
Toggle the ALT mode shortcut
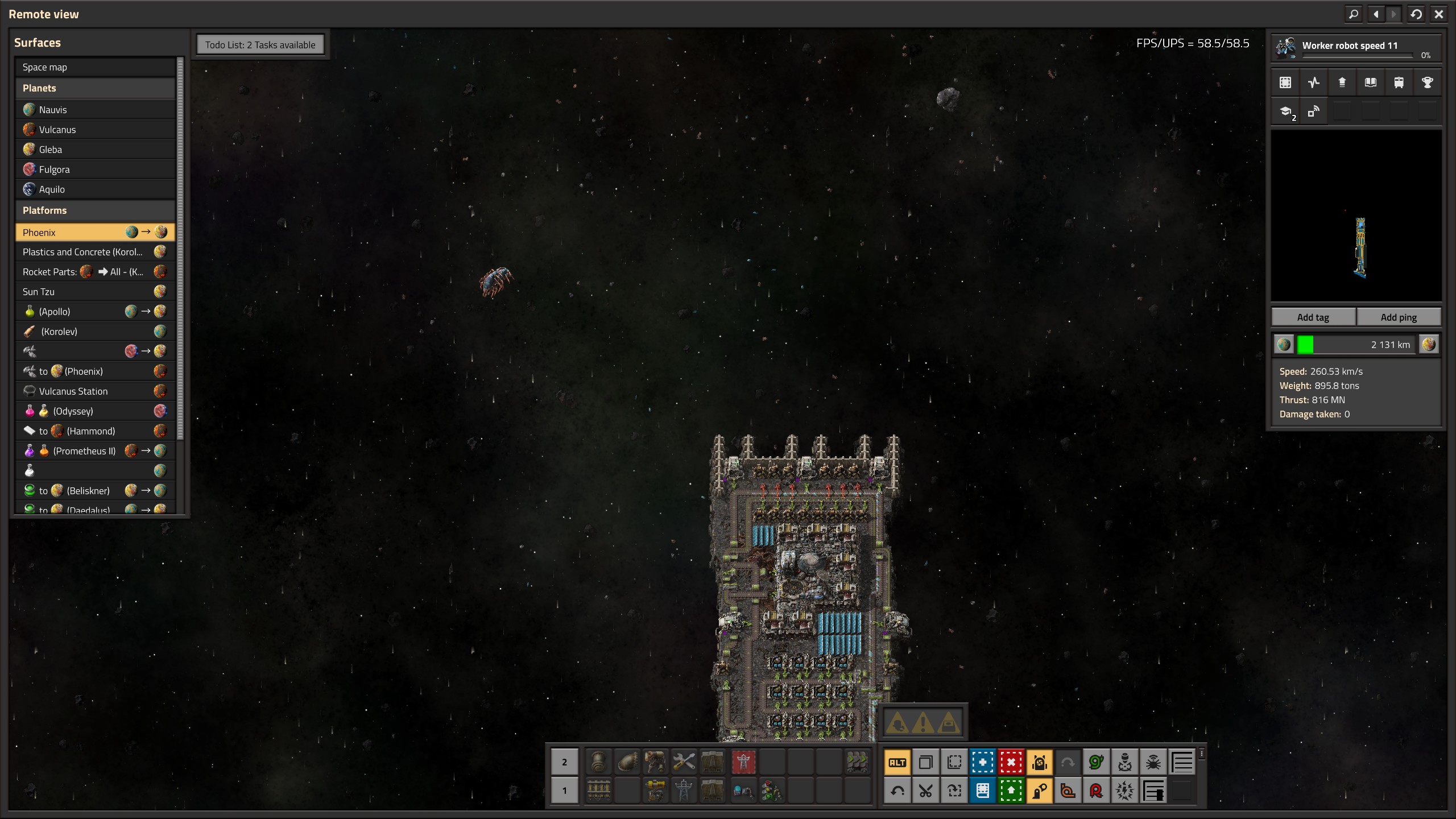tap(897, 763)
